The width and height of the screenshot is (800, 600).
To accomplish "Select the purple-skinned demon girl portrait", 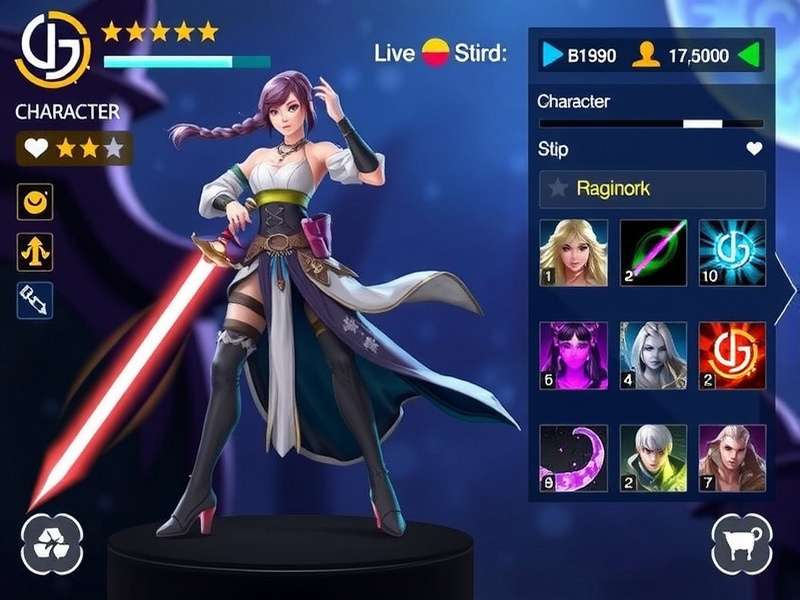I will coord(573,355).
